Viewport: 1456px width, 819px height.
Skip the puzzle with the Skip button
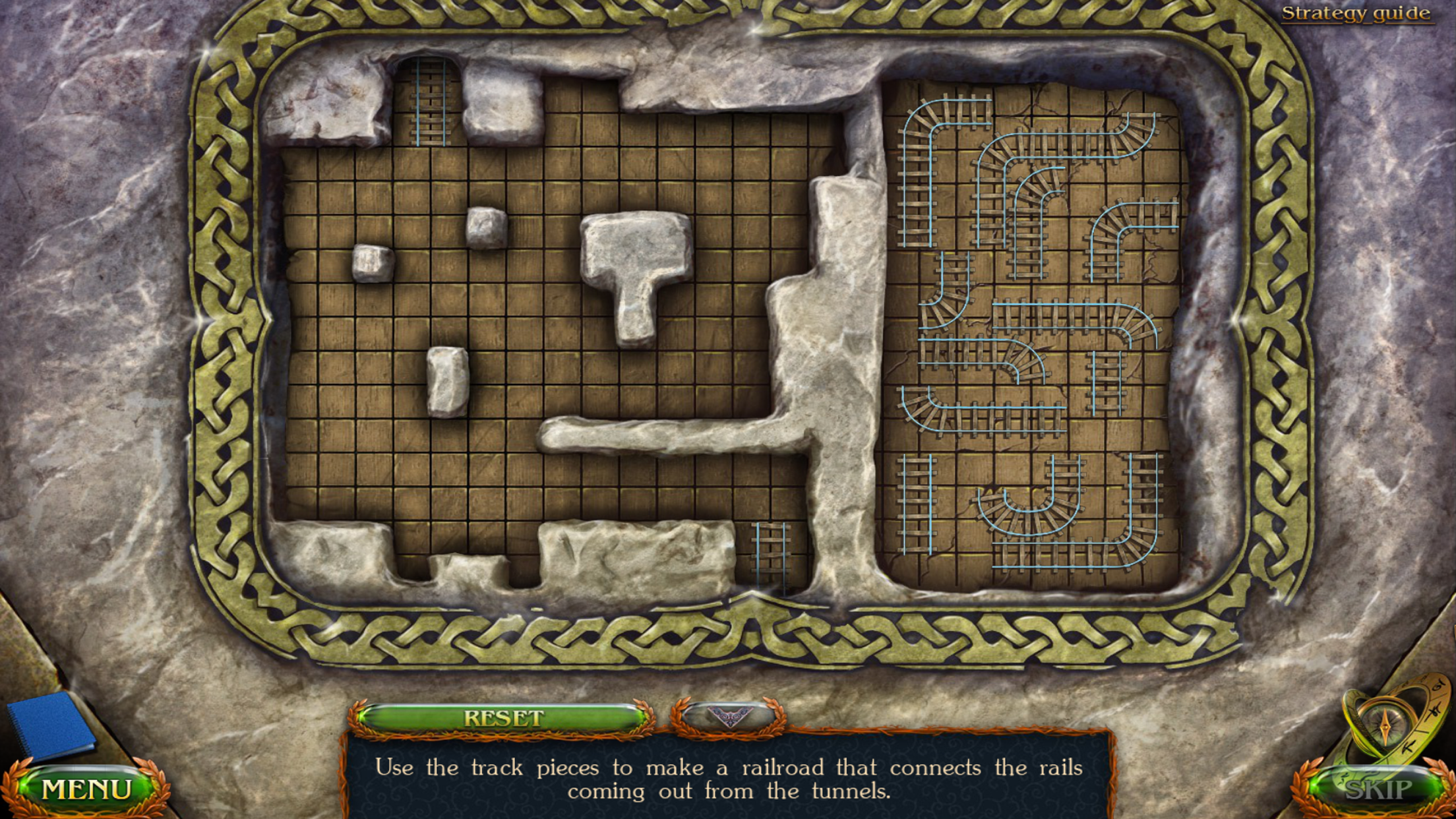click(1378, 789)
